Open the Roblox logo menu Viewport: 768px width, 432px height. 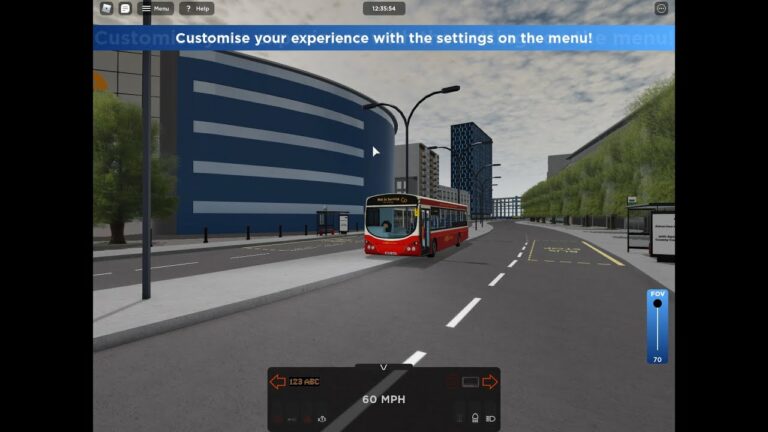pos(107,8)
